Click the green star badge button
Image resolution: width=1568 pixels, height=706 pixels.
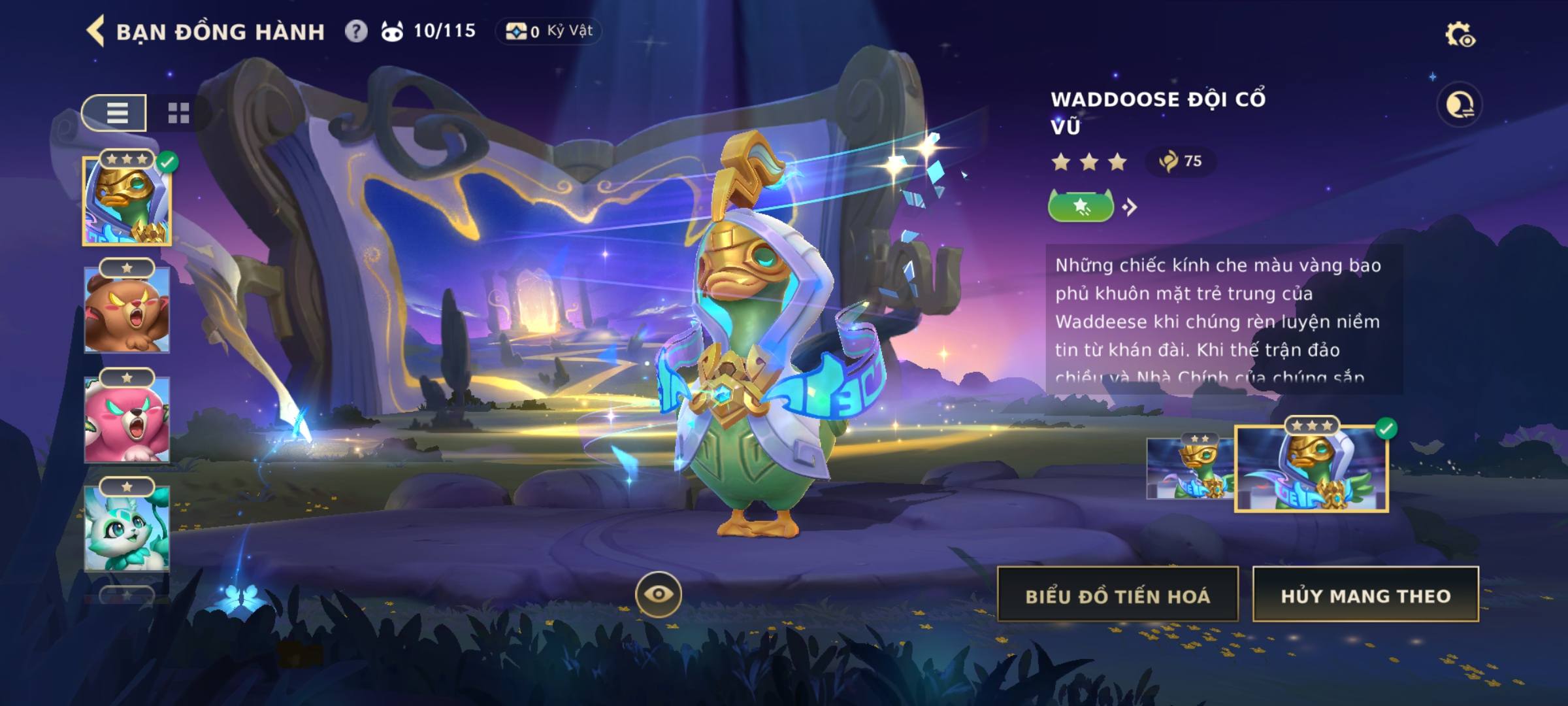(1081, 207)
